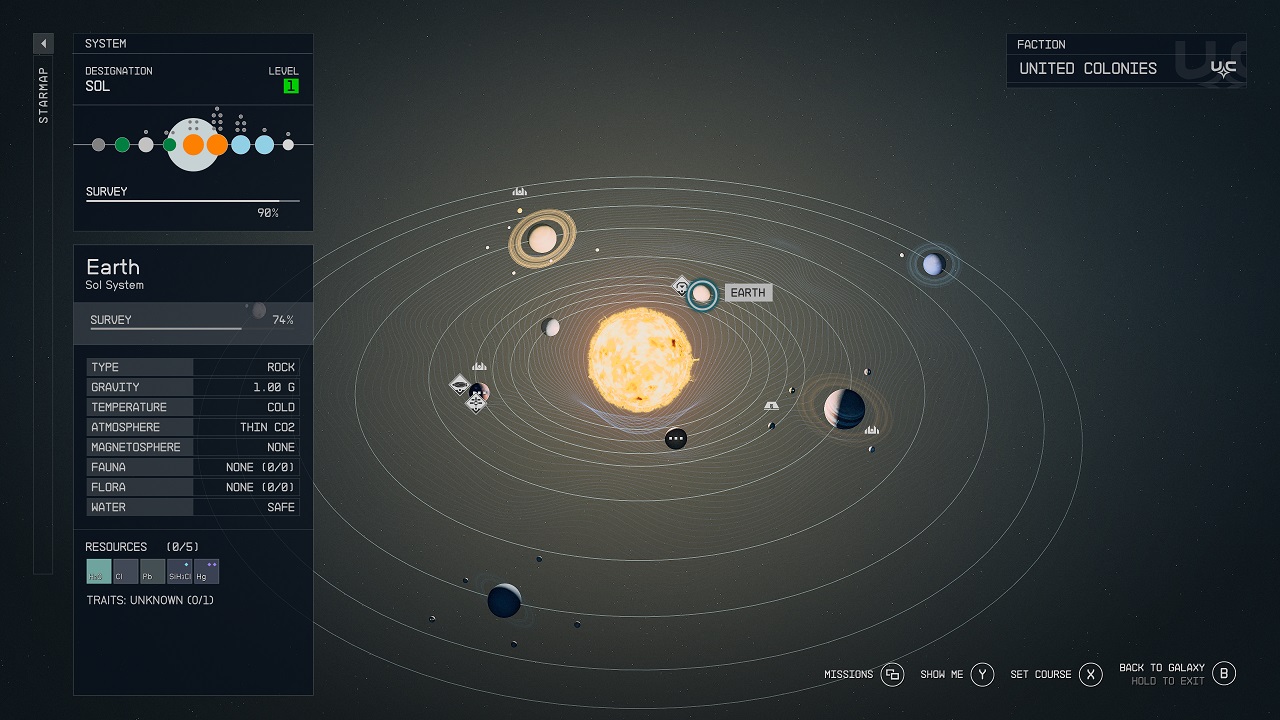Select the H2O water resource tile
The height and width of the screenshot is (720, 1280).
(99, 571)
